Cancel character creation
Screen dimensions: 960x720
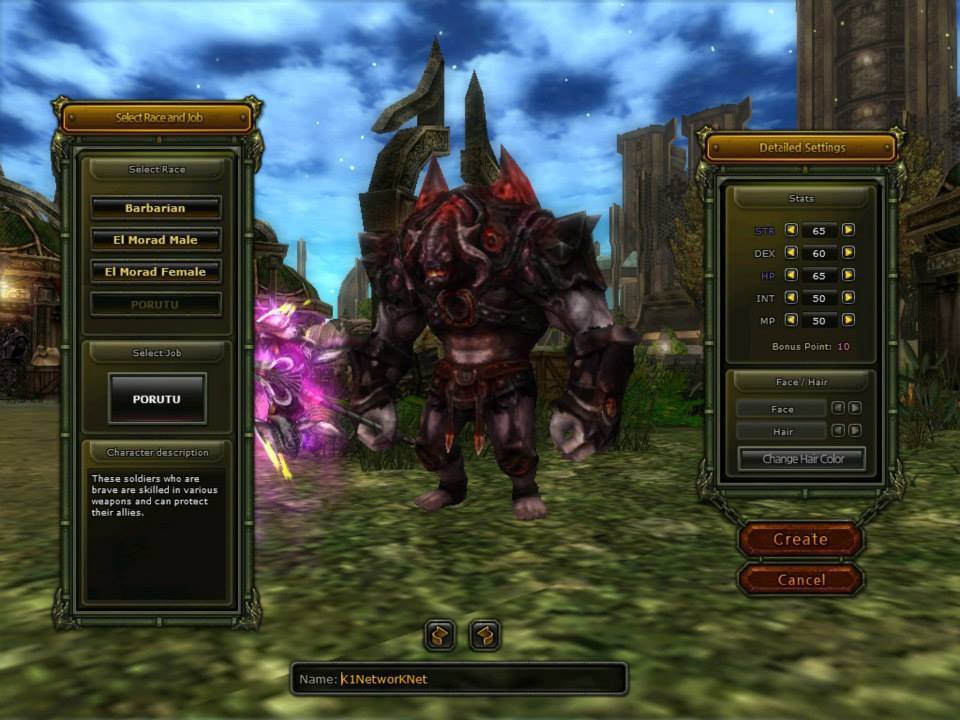point(800,579)
